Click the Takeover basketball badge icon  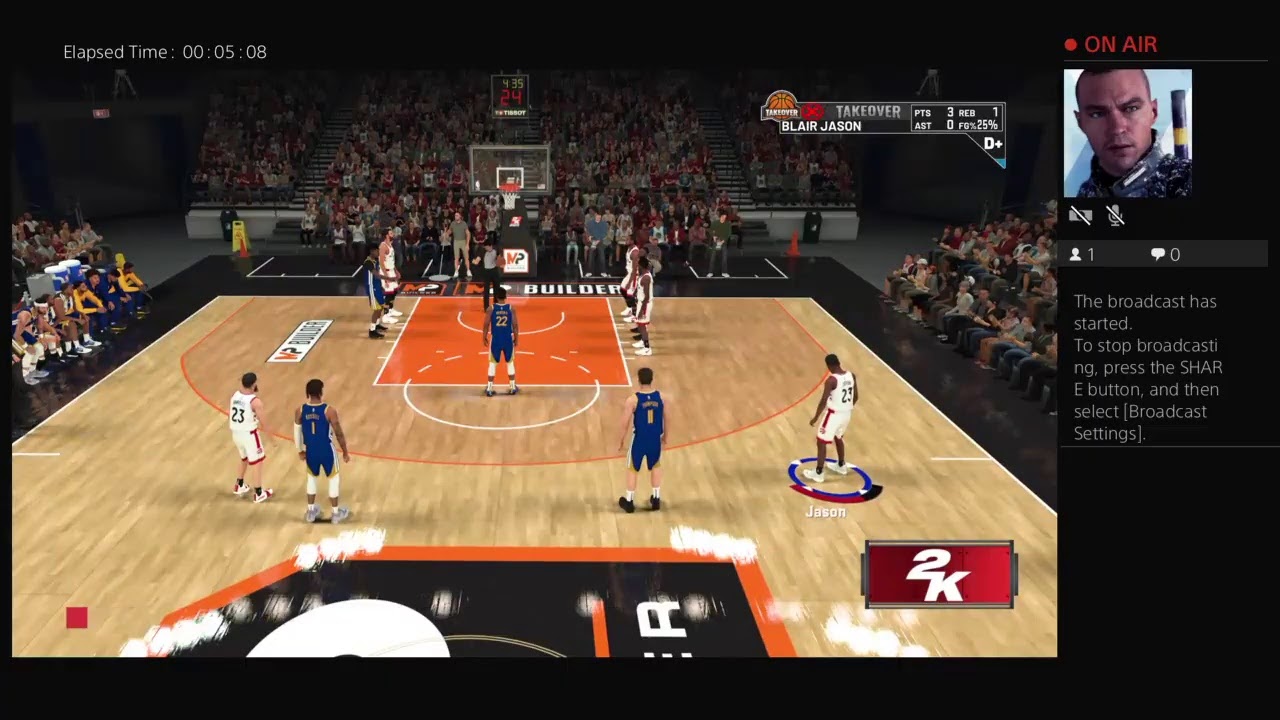(782, 106)
